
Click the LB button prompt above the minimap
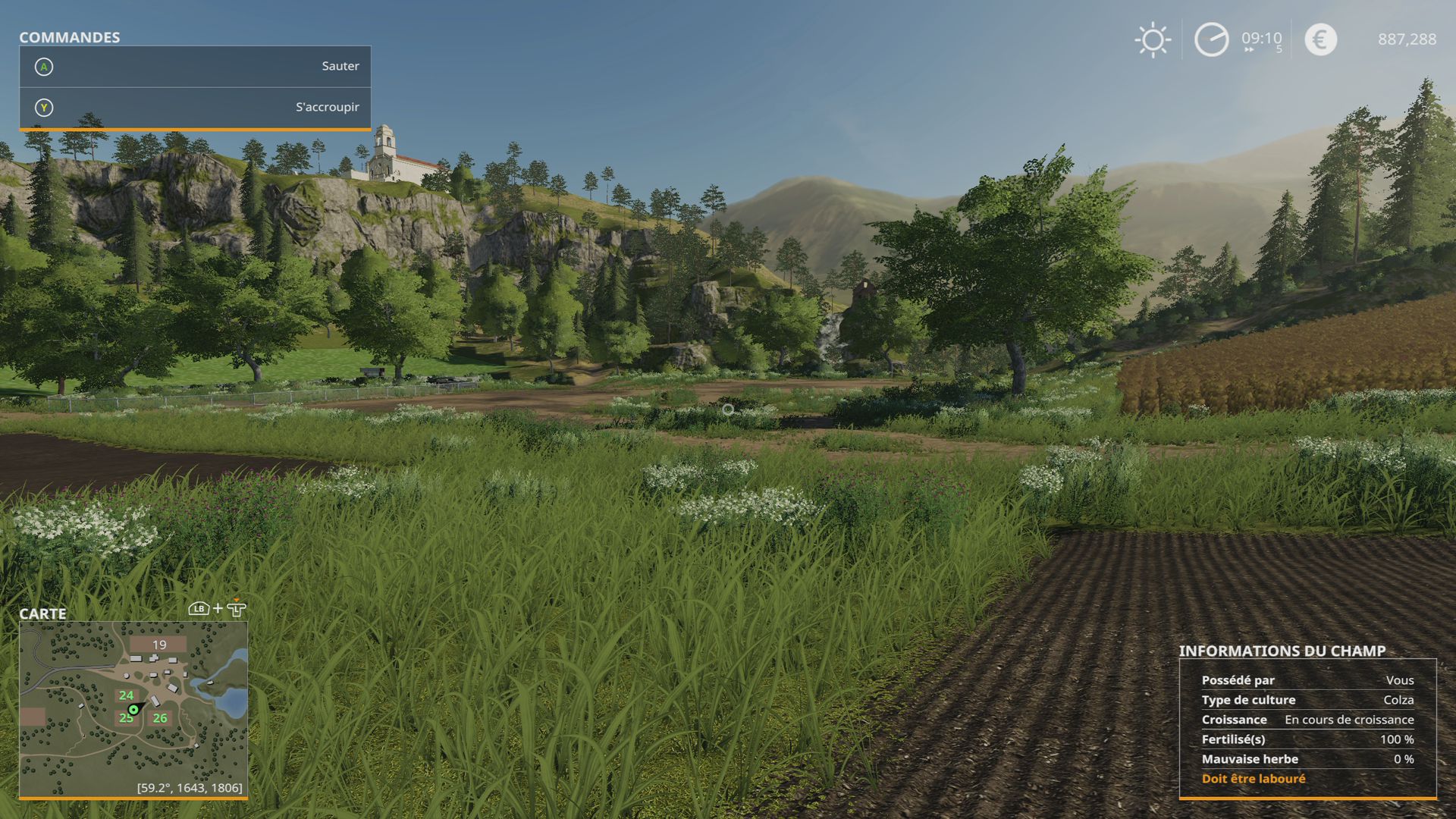click(197, 609)
